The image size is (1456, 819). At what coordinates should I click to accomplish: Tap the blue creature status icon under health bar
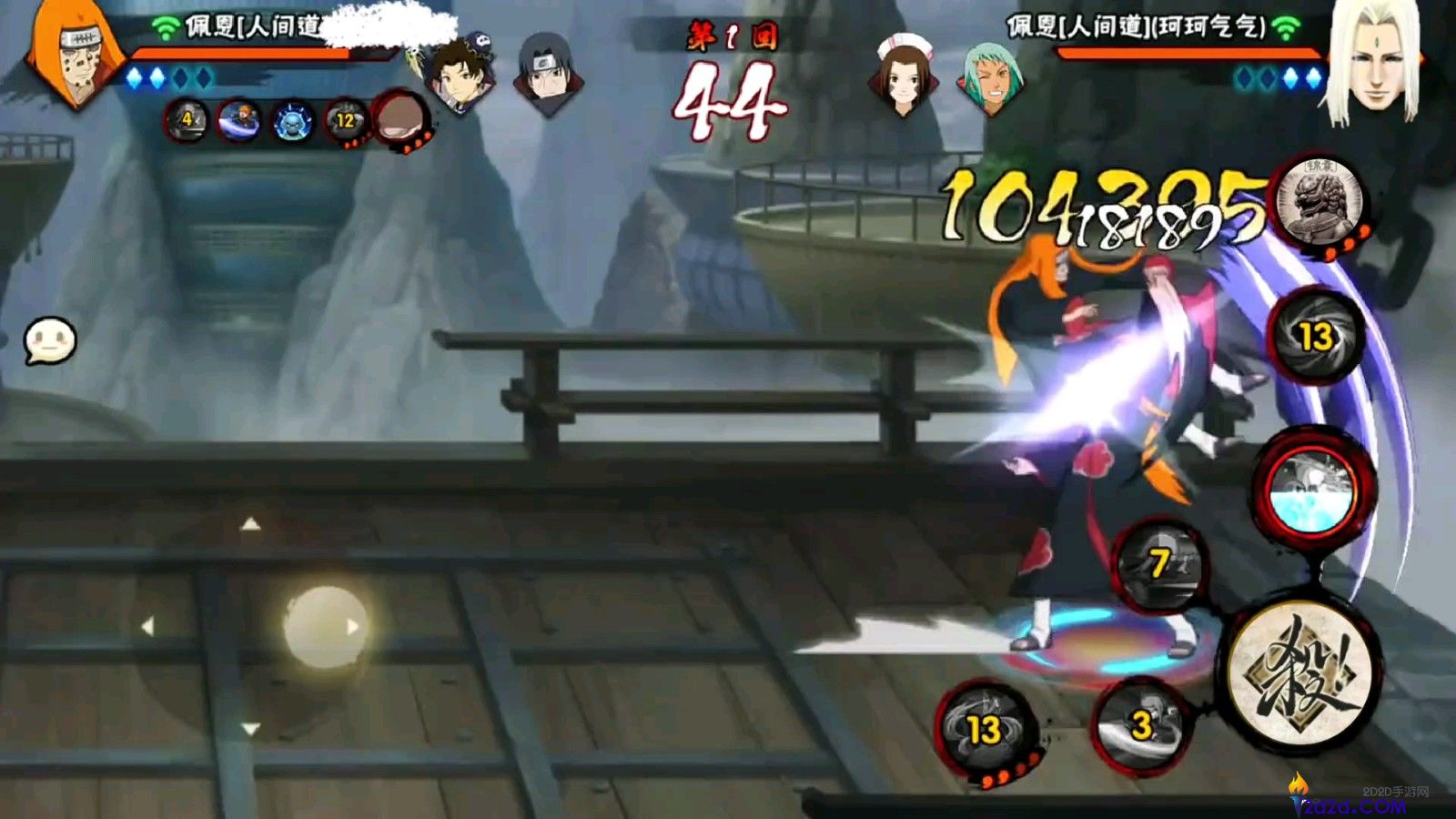pos(293,121)
